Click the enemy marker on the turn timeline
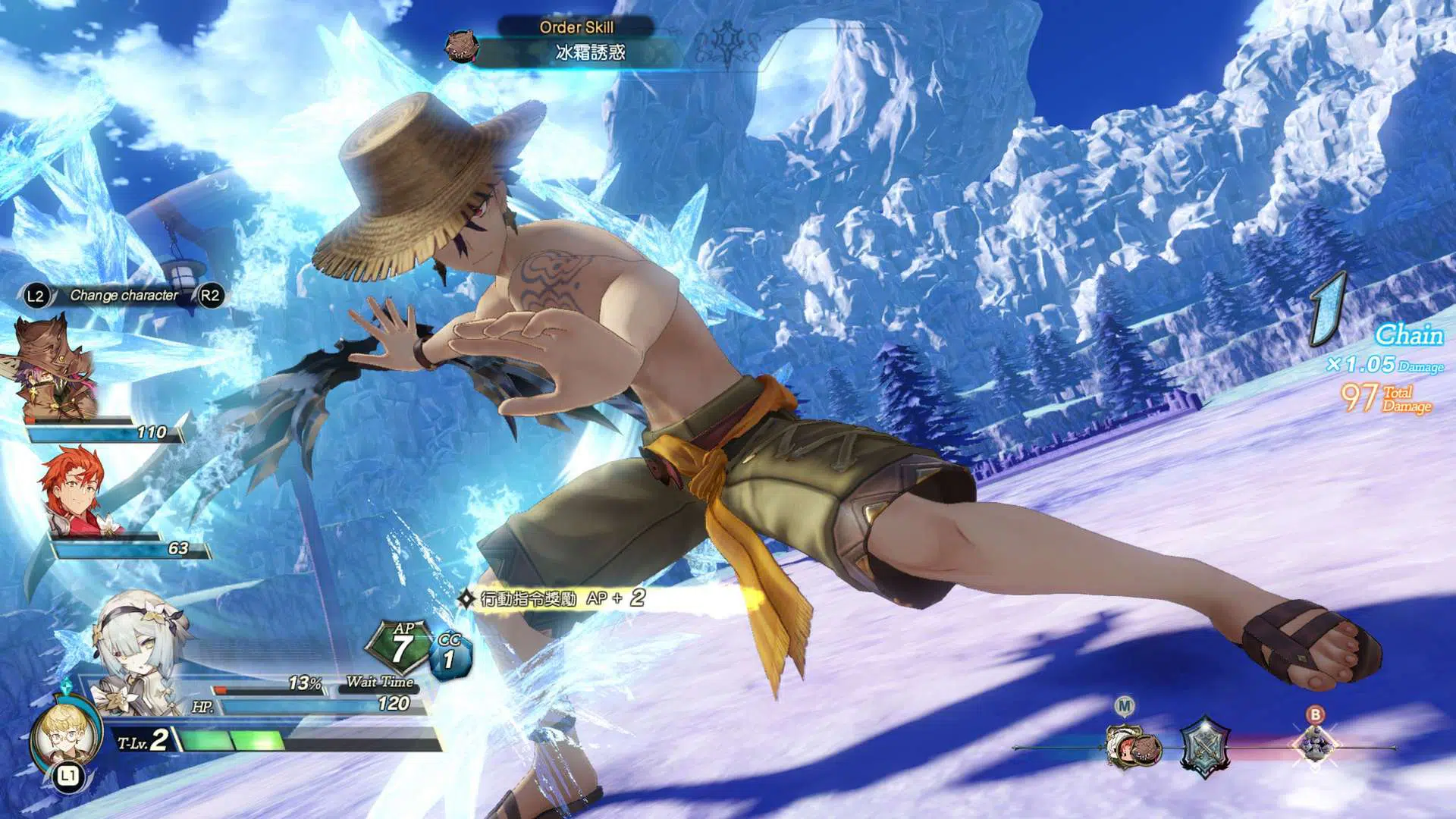Image resolution: width=1456 pixels, height=819 pixels. pyautogui.click(x=1316, y=742)
